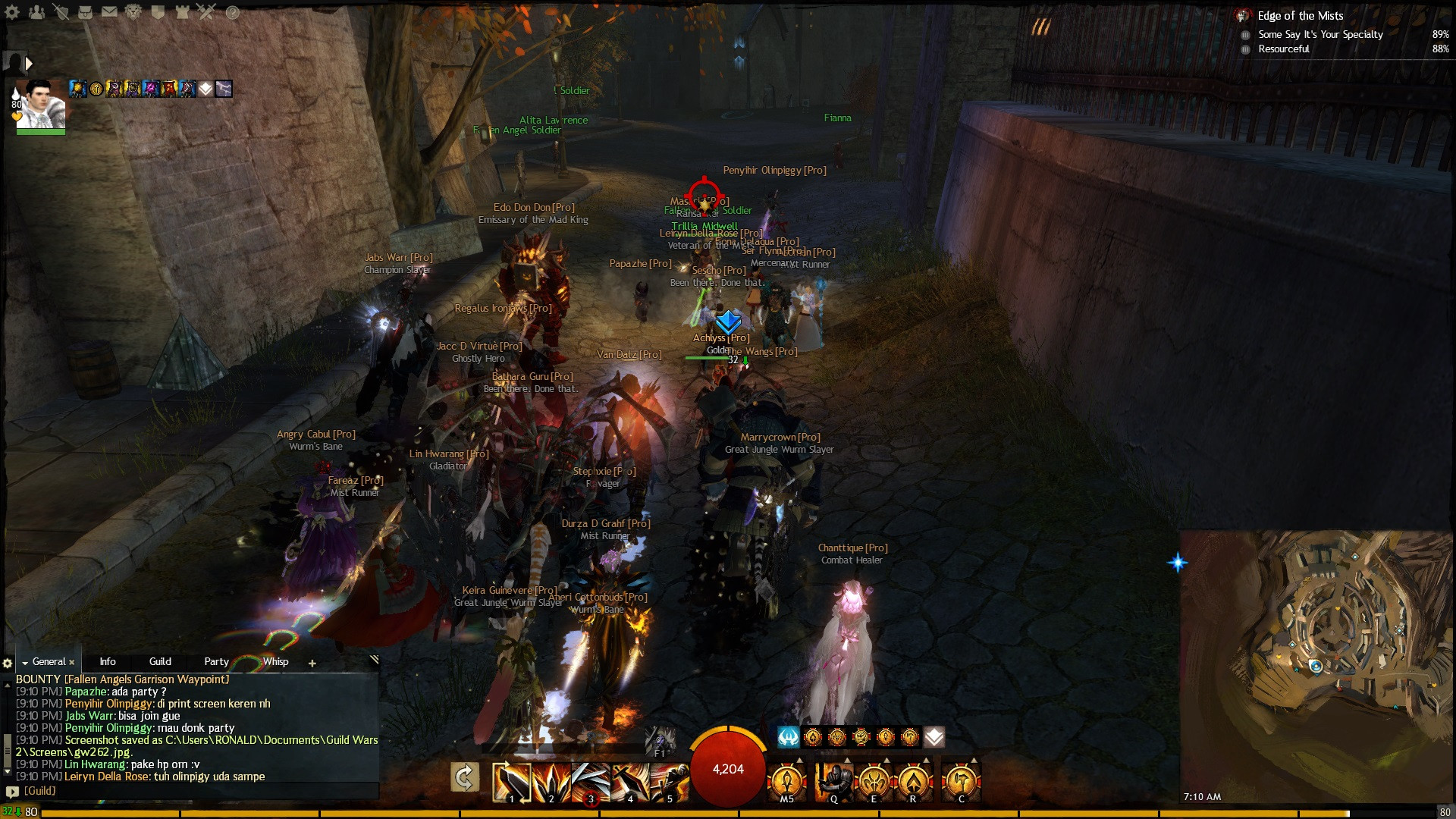The width and height of the screenshot is (1456, 819).
Task: Open the game menu gear icon
Action: point(12,12)
